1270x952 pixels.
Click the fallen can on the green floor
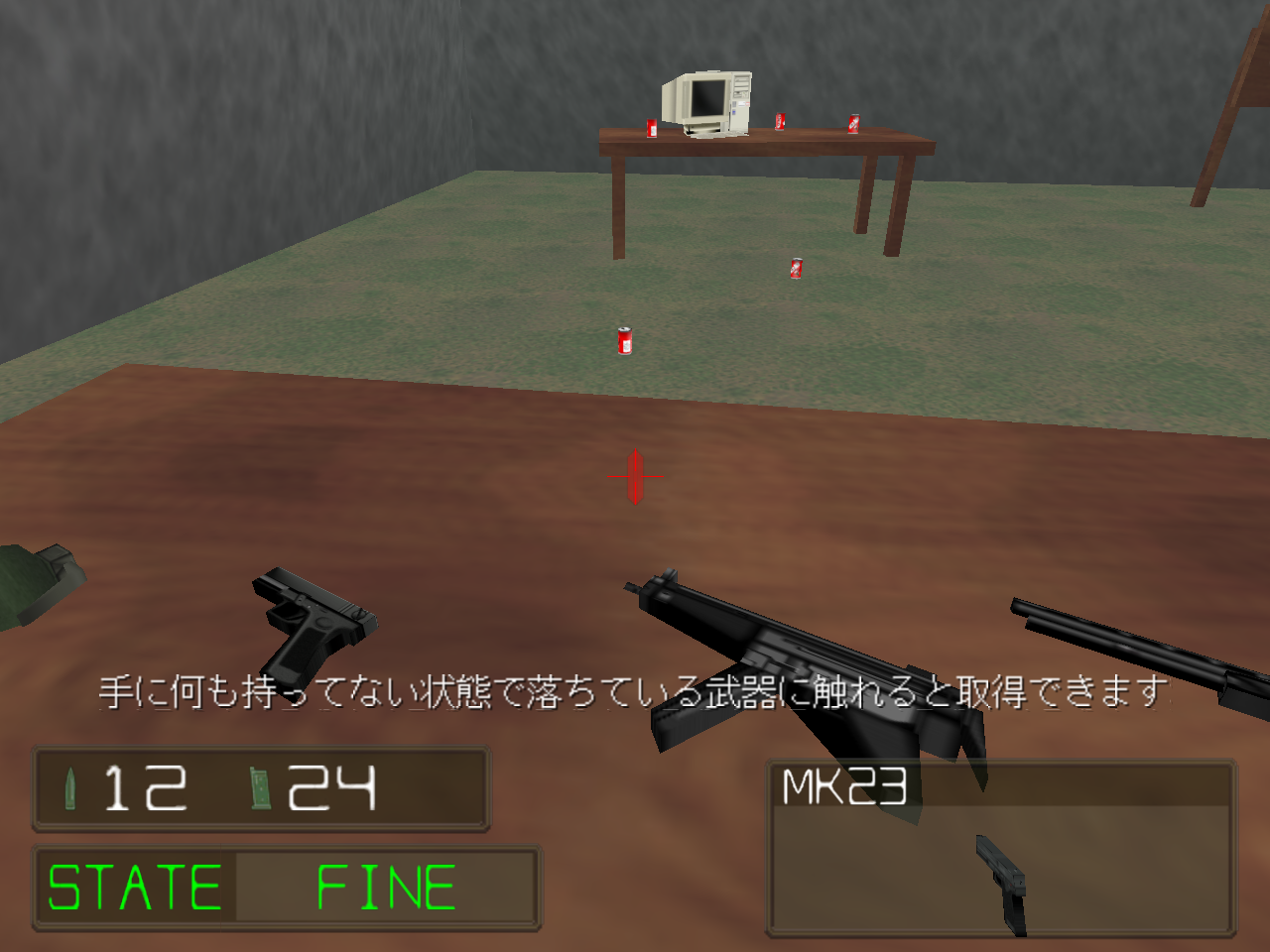click(x=795, y=267)
